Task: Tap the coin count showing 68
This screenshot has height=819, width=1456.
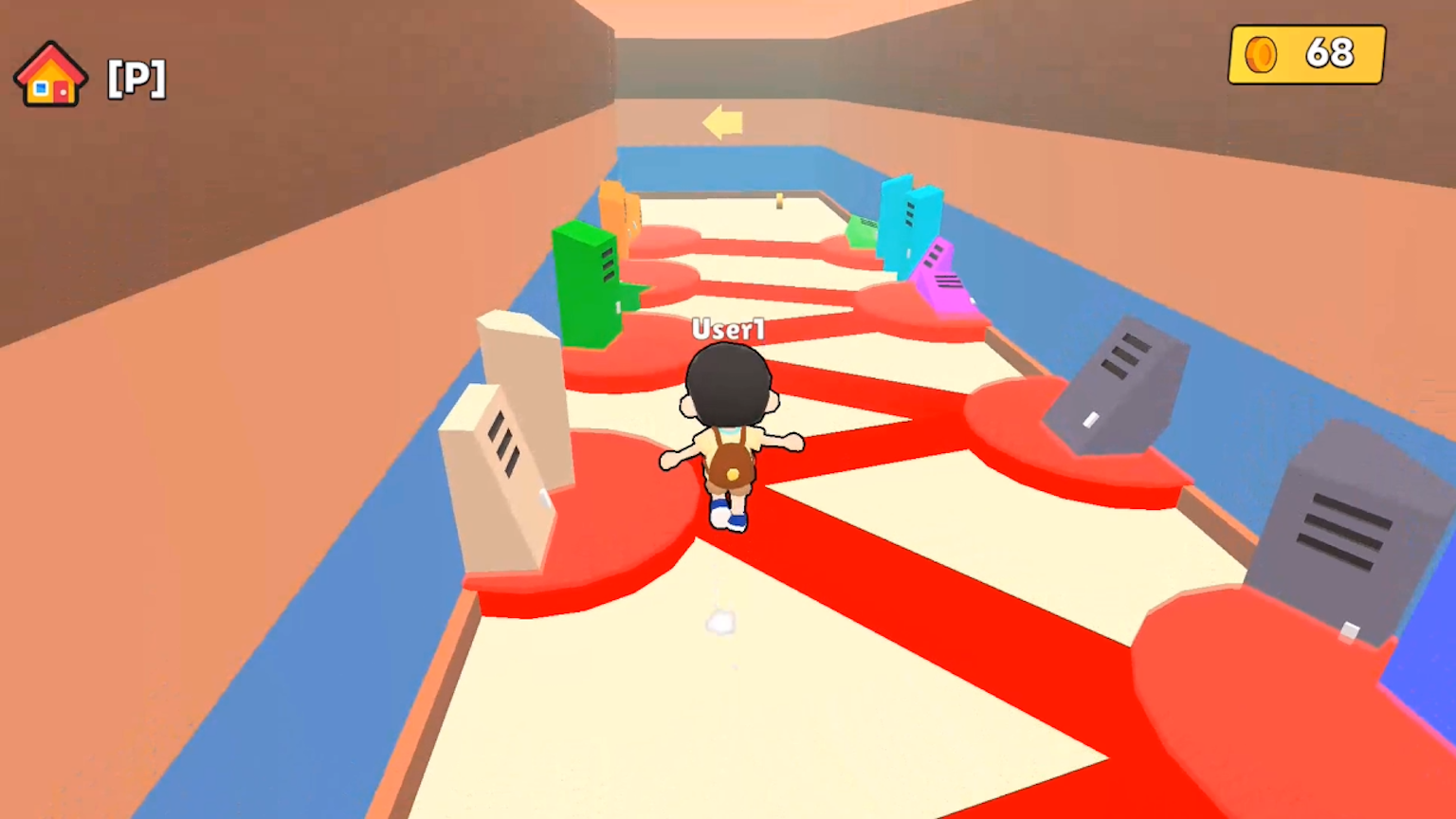Action: [x=1332, y=54]
